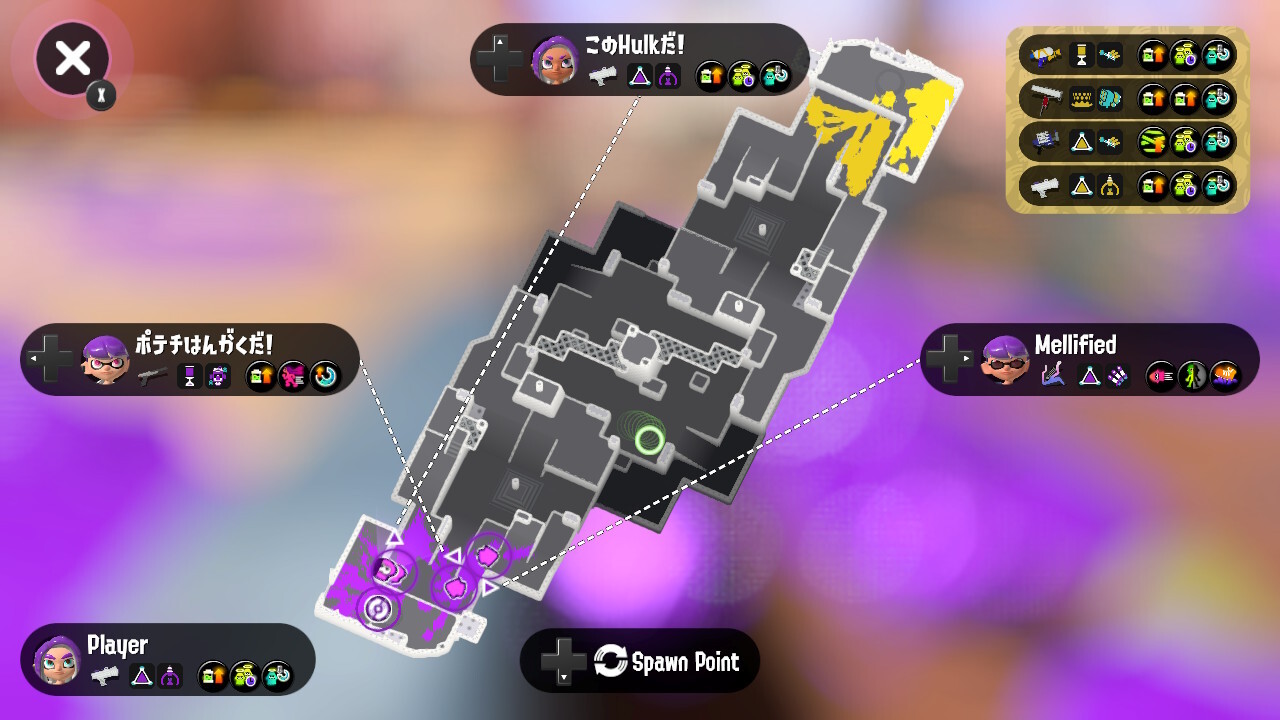Expand the left arrow on ポテチはんがくだ!'s D-pad
The image size is (1280, 720).
(33, 358)
